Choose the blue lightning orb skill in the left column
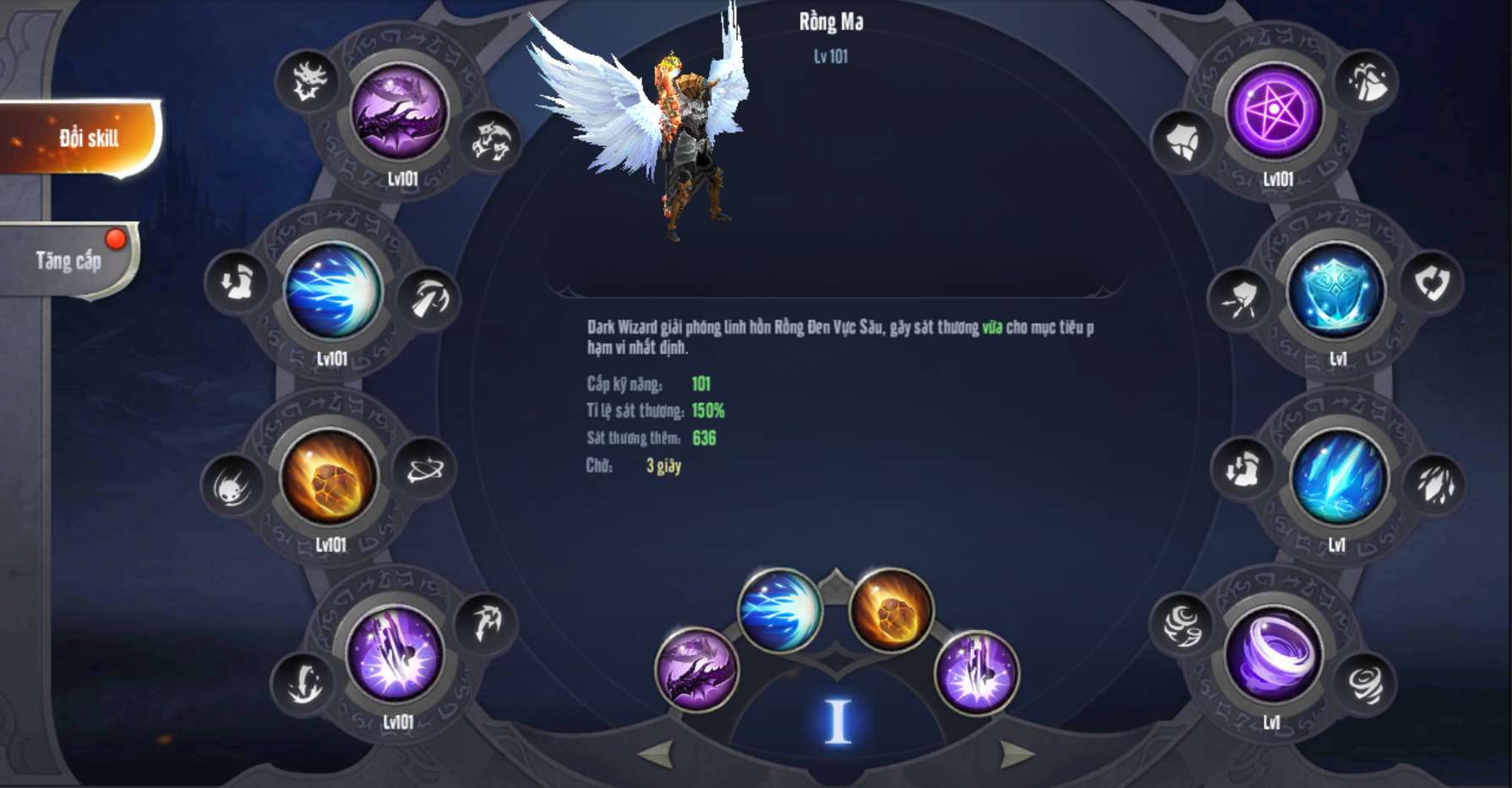1512x788 pixels. (x=333, y=292)
